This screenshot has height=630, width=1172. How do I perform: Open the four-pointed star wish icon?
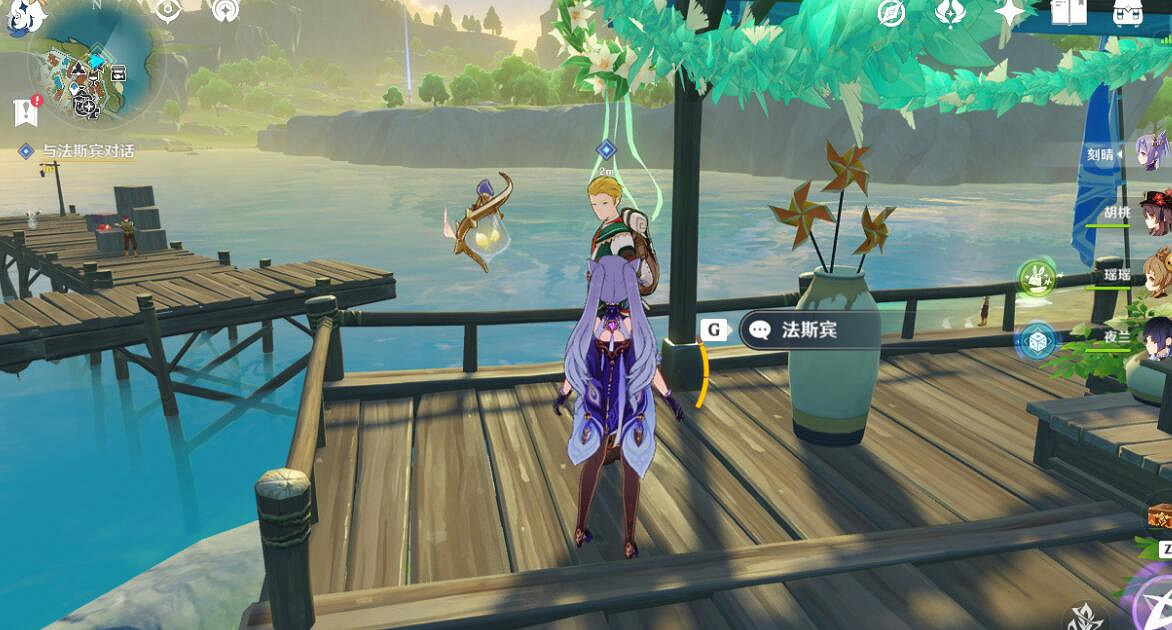[x=1009, y=12]
